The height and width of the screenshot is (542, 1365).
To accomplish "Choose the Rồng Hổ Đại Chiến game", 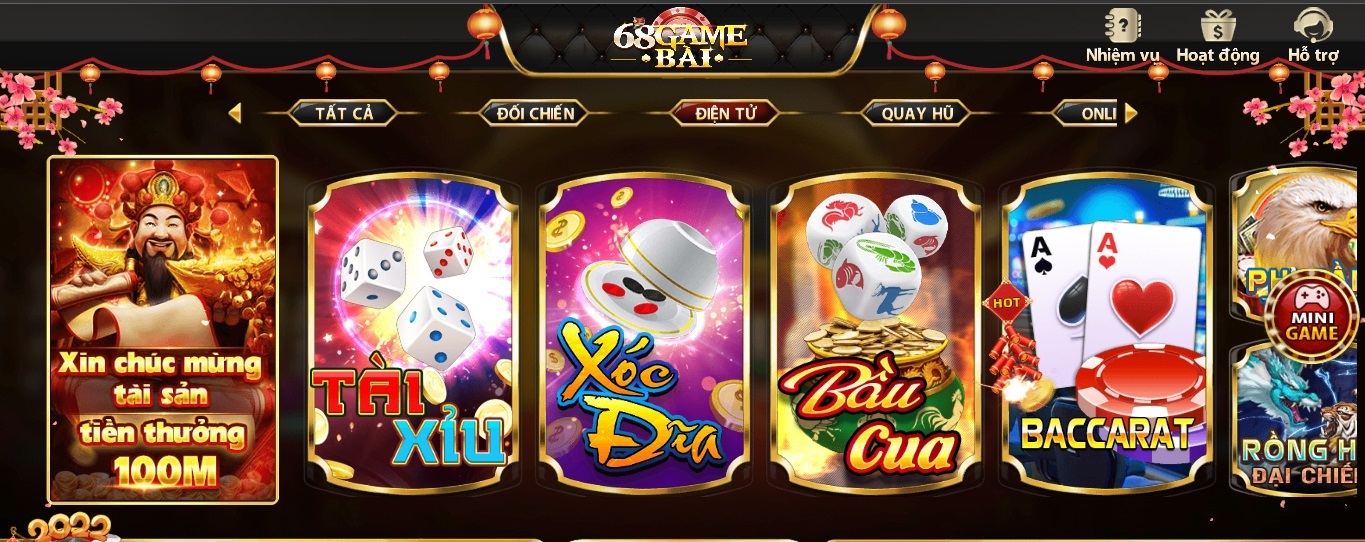I will (1300, 440).
